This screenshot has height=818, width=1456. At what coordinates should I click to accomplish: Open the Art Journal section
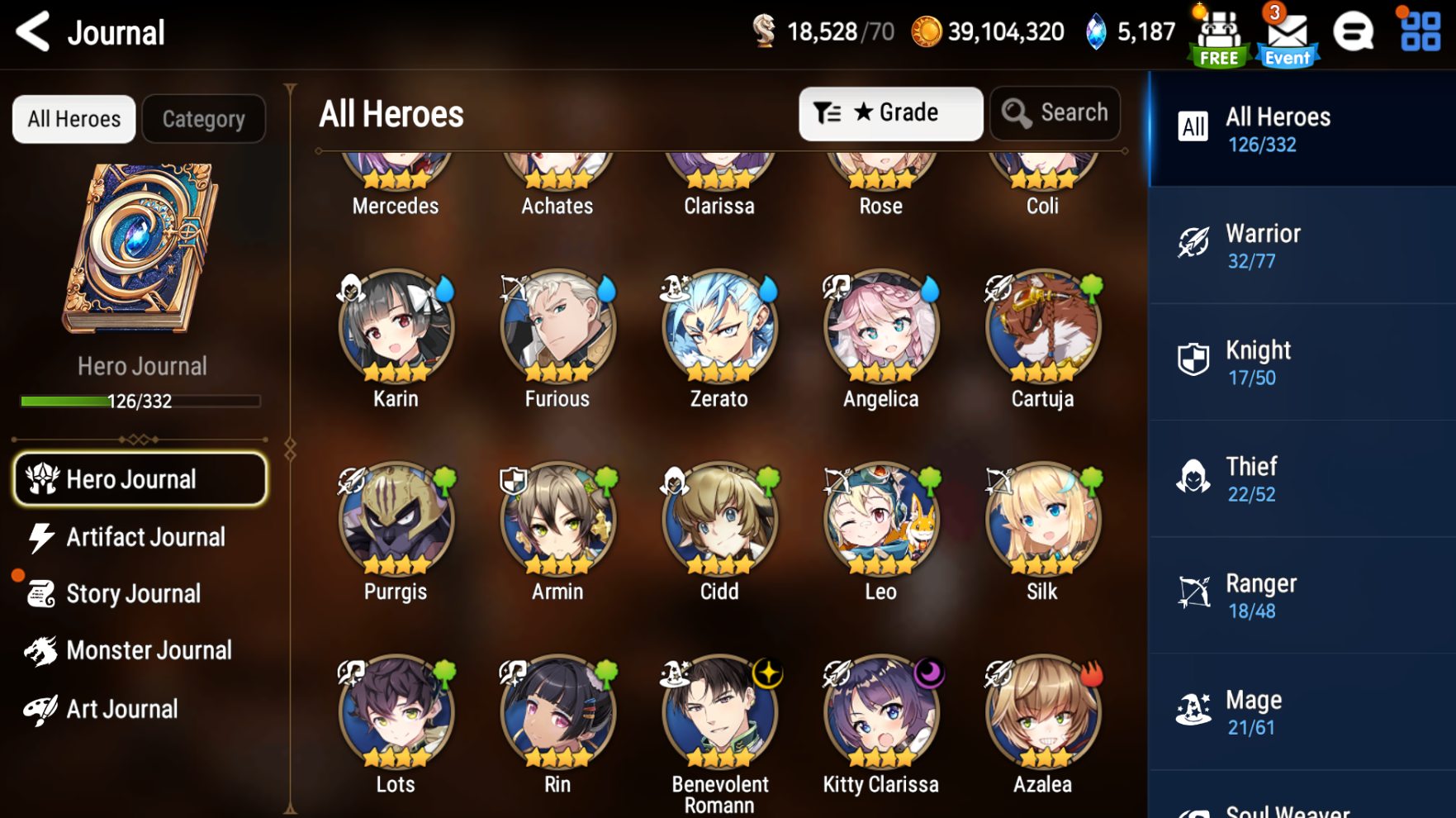pyautogui.click(x=121, y=708)
